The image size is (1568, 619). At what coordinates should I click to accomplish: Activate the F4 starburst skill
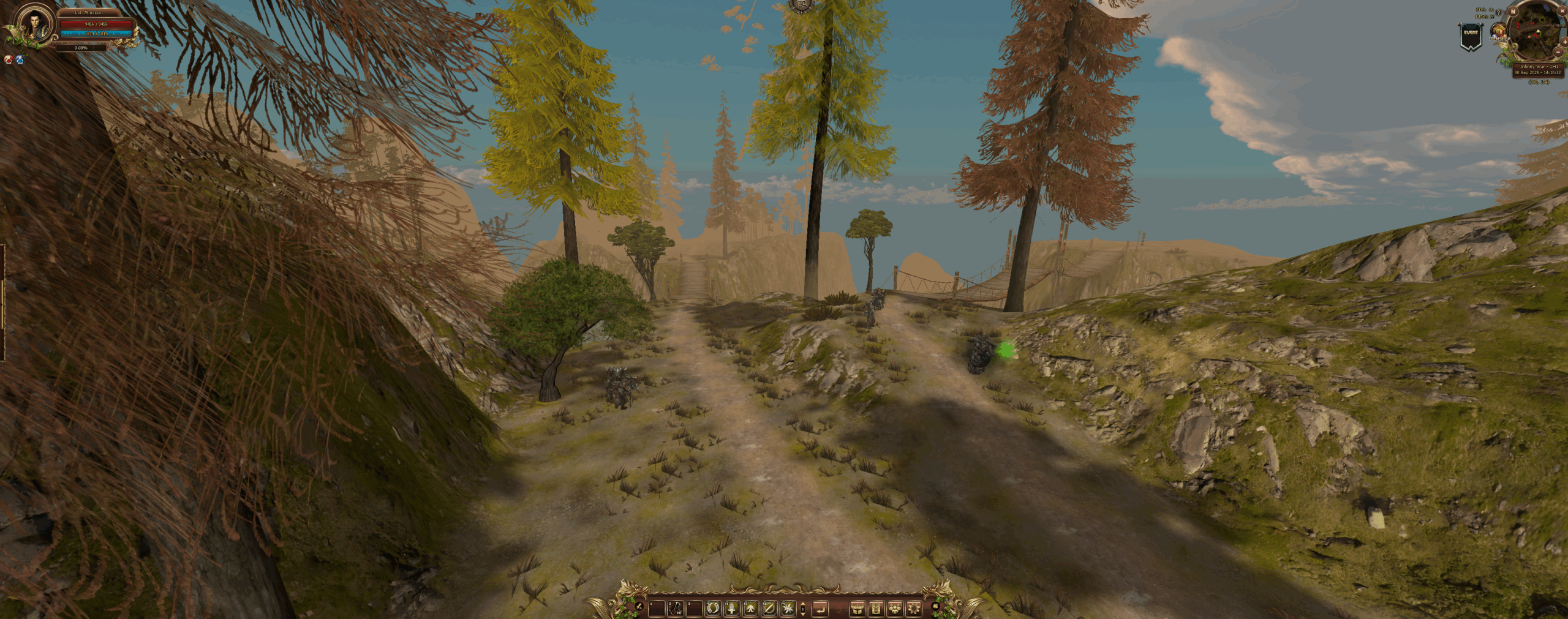coord(788,609)
